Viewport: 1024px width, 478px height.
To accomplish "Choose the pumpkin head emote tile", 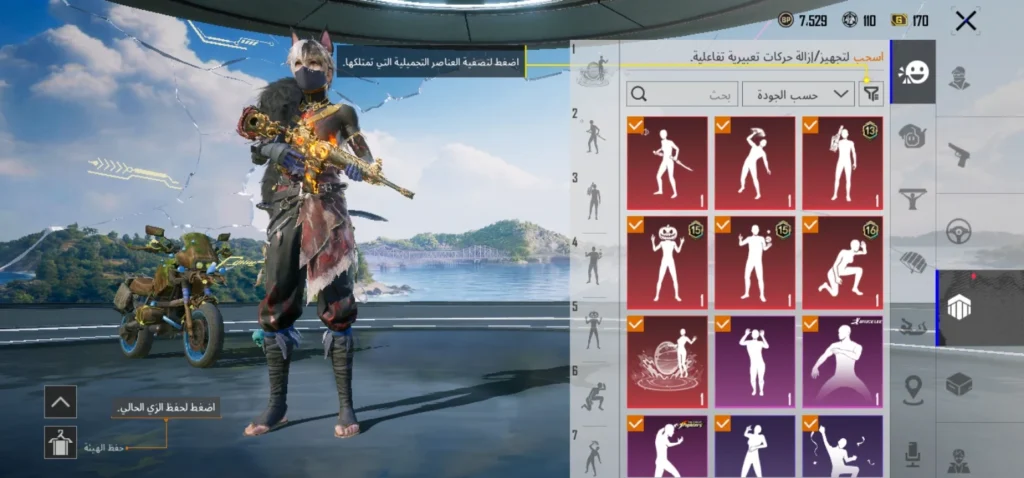I will 667,263.
